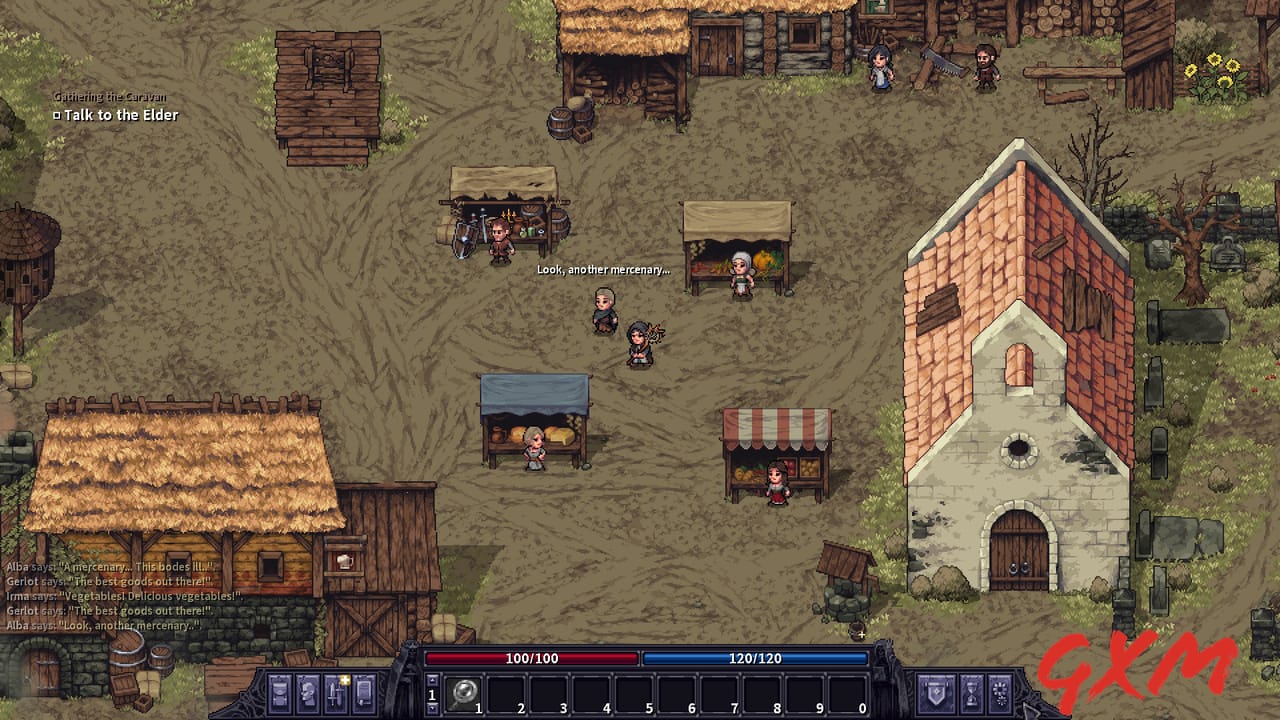Open the settings gear icon
1280x720 pixels.
tap(1002, 691)
